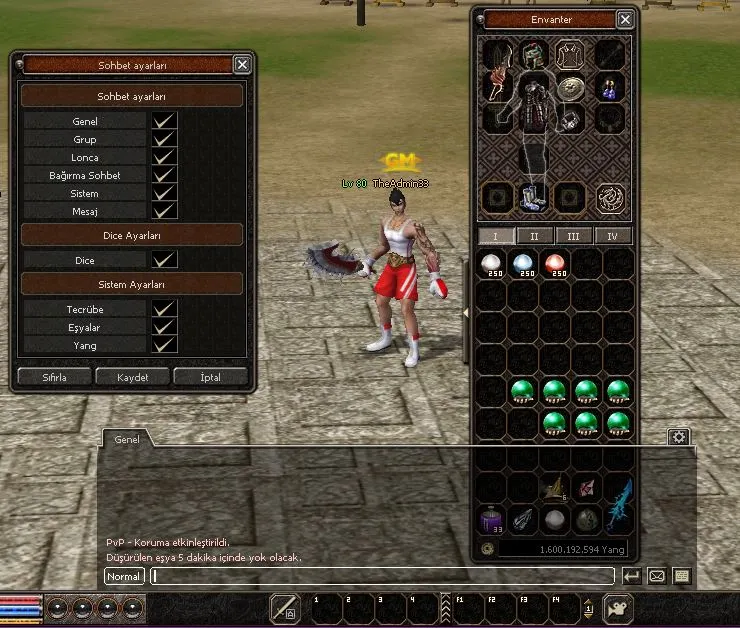Toggle the Genel chat checkbox
740x628 pixels.
[x=164, y=121]
